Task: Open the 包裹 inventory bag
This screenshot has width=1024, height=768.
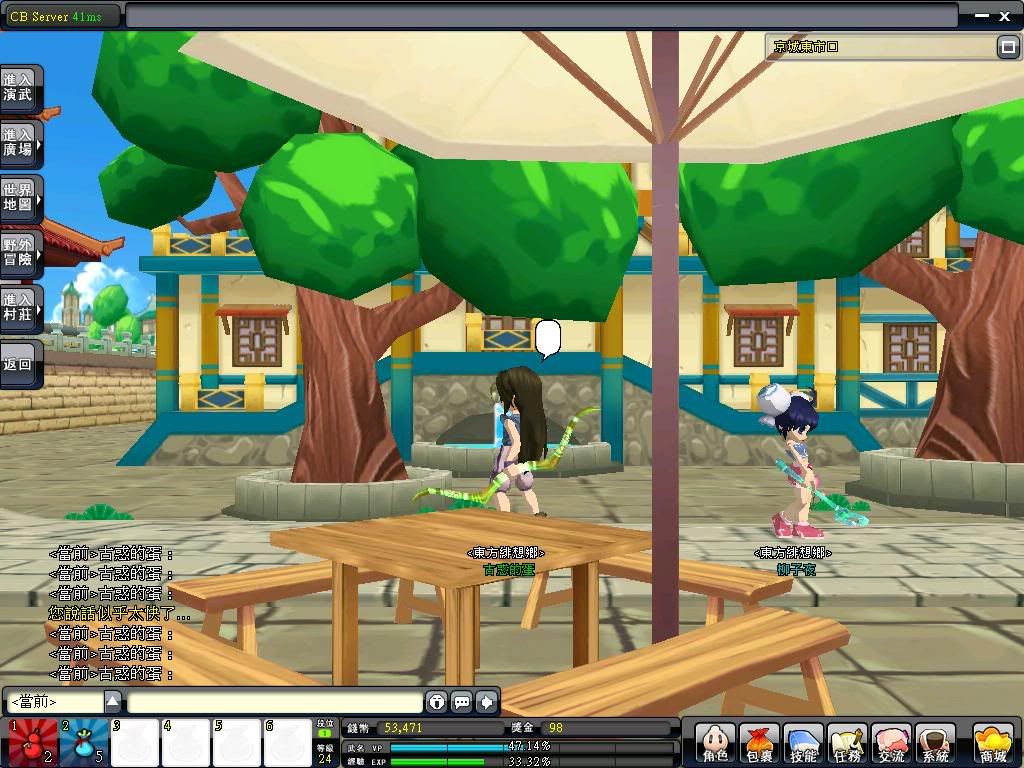Action: click(x=759, y=744)
